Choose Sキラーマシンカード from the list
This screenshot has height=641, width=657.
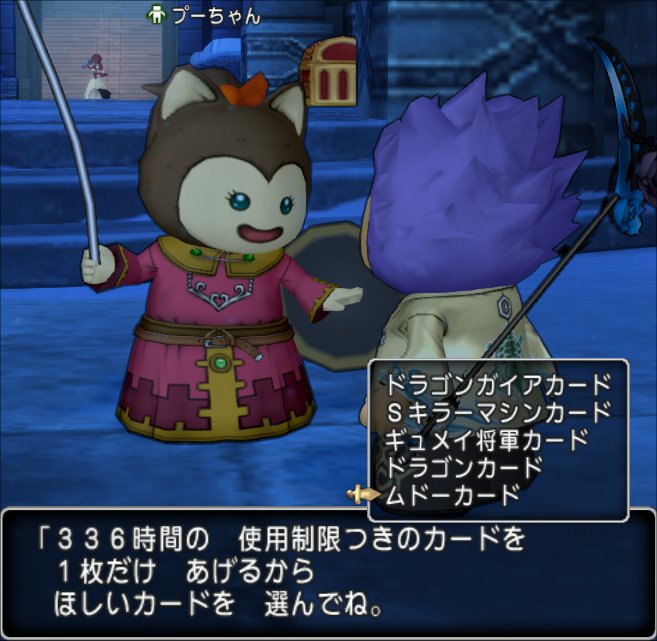click(x=496, y=411)
